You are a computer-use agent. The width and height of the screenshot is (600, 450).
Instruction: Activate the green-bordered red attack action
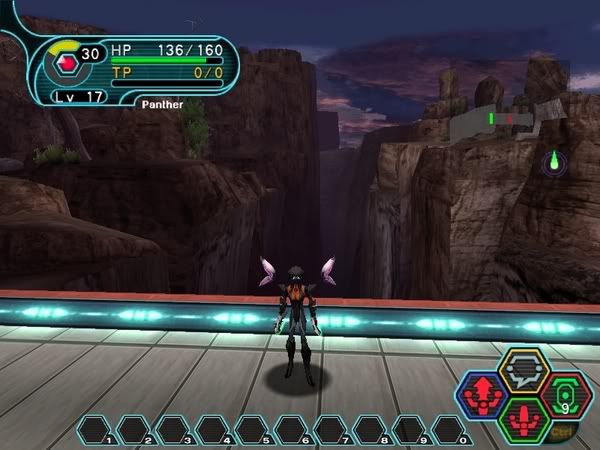point(522,418)
